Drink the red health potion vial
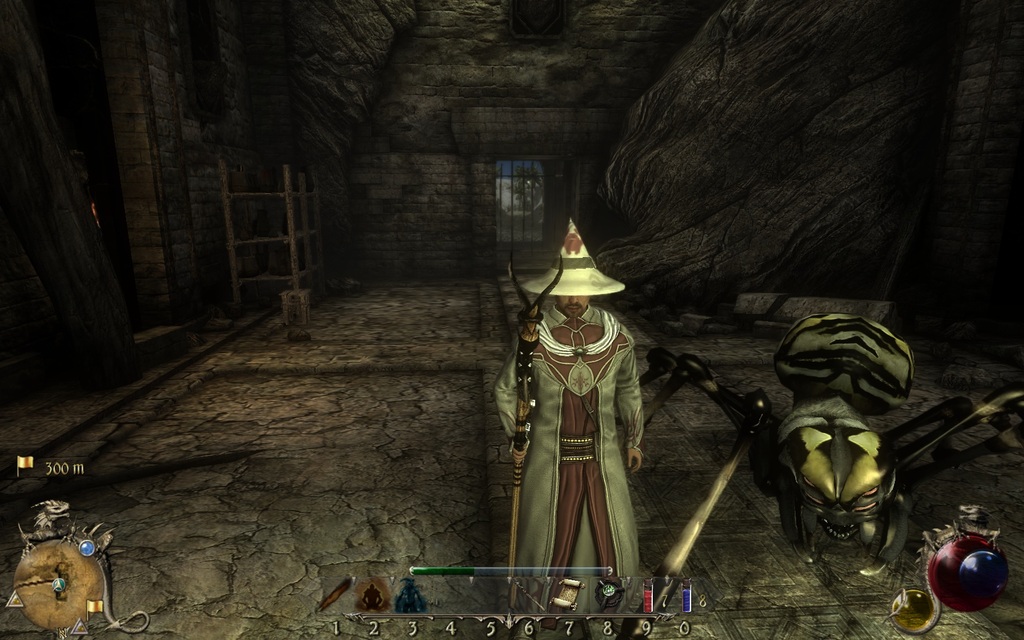The image size is (1024, 640). (647, 597)
